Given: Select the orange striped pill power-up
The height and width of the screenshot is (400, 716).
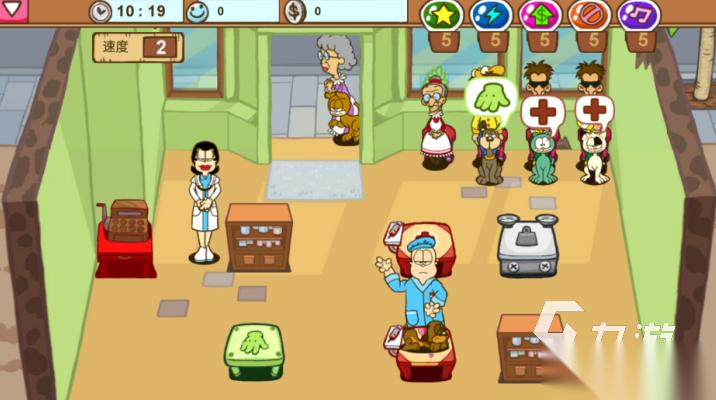Looking at the screenshot, I should click(588, 15).
